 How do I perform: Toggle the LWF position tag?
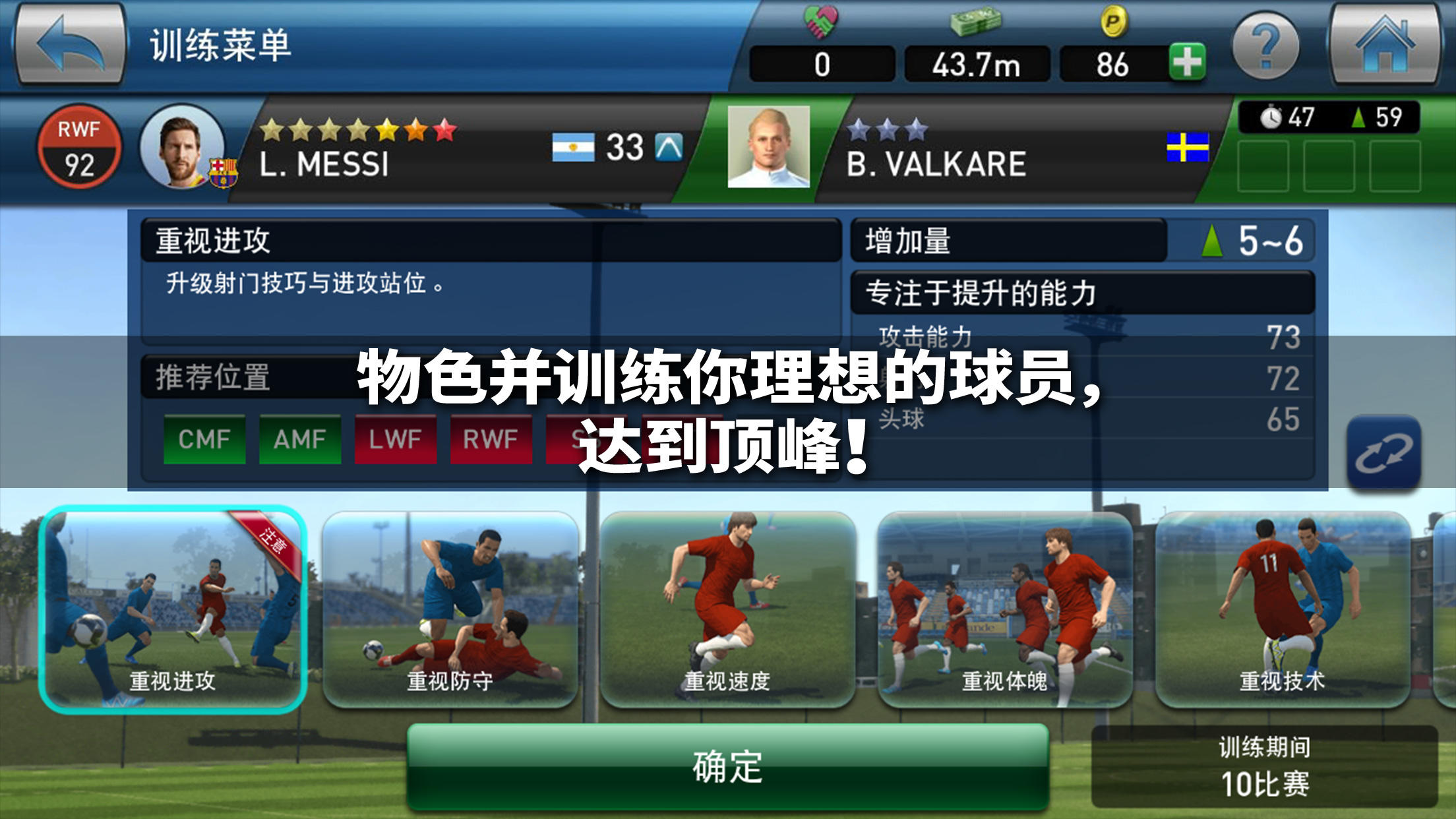coord(396,437)
